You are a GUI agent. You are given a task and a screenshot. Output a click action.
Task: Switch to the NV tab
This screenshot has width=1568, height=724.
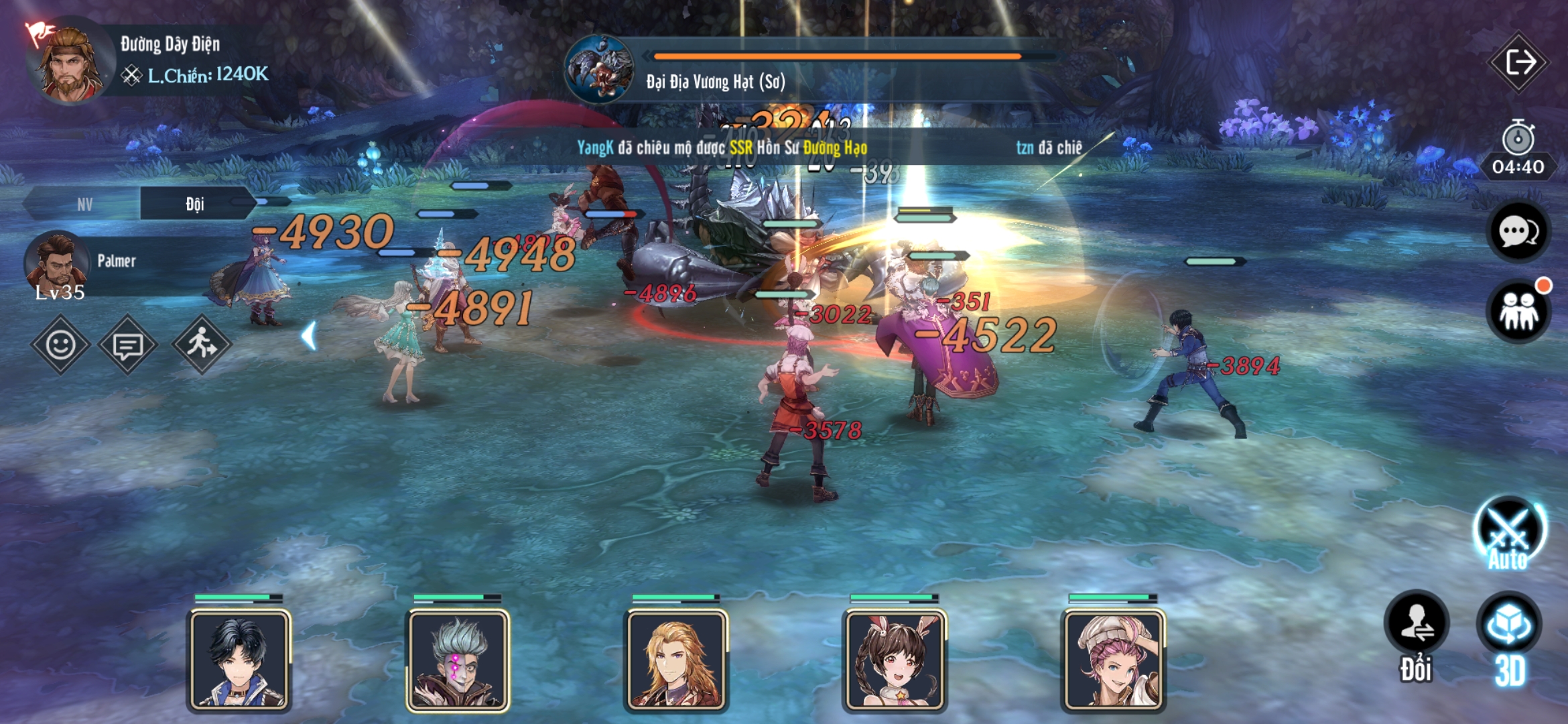pyautogui.click(x=84, y=204)
